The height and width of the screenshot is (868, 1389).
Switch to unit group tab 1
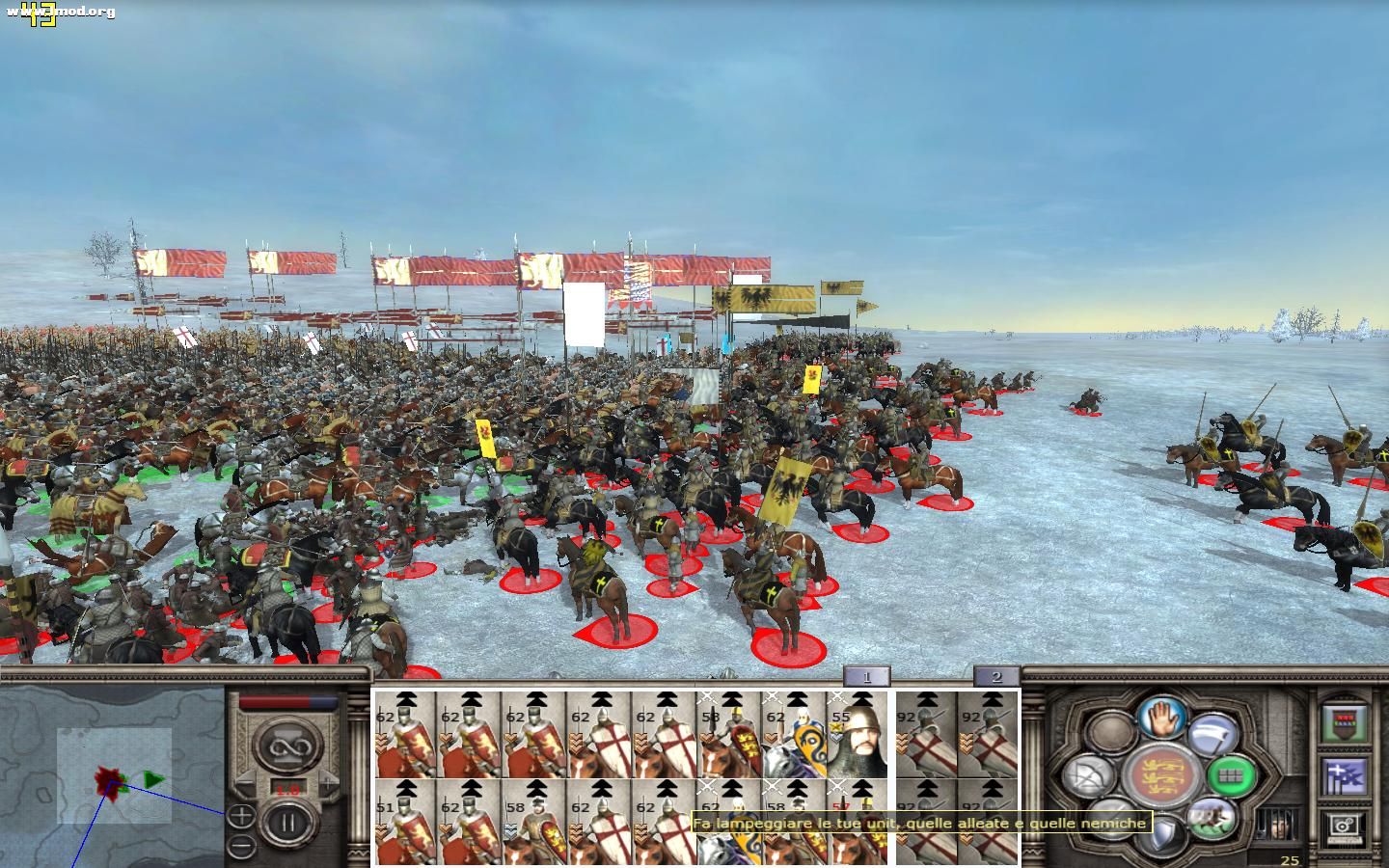point(868,677)
